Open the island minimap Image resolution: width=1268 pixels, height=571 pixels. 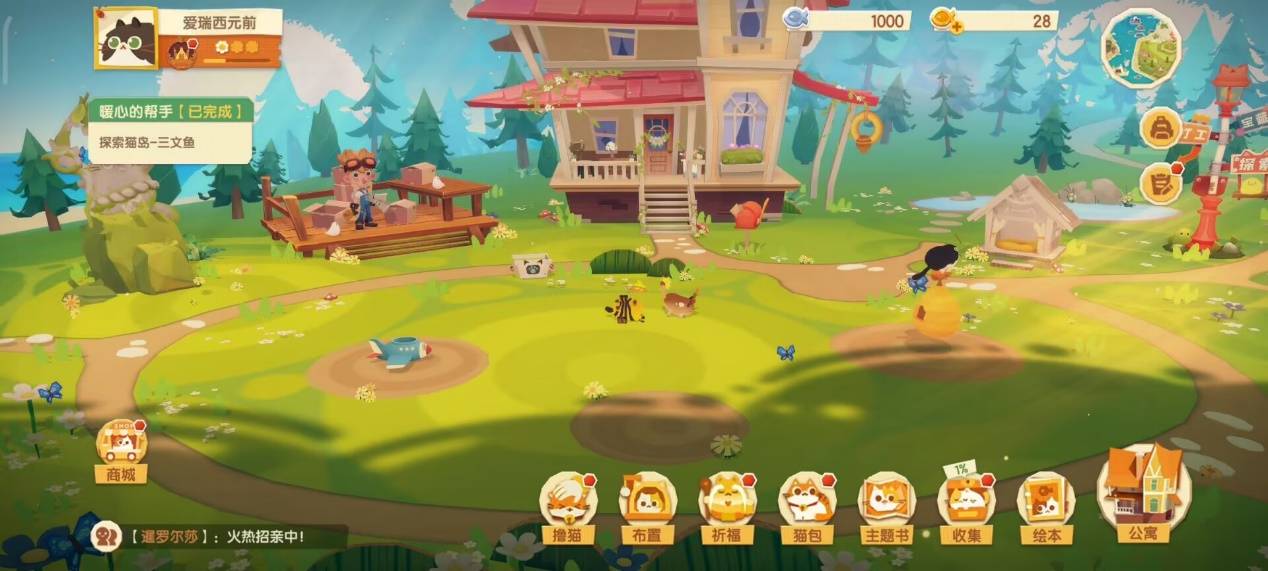(x=1142, y=47)
